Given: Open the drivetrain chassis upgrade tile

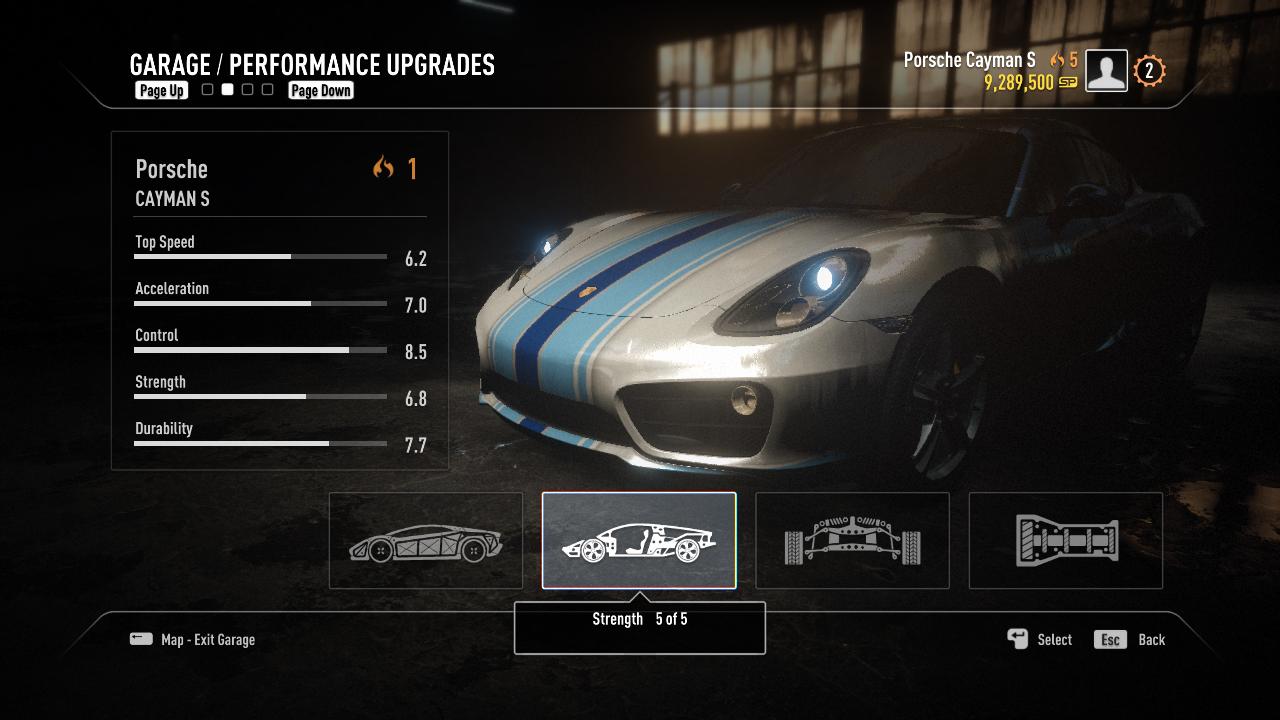Looking at the screenshot, I should click(x=1066, y=541).
